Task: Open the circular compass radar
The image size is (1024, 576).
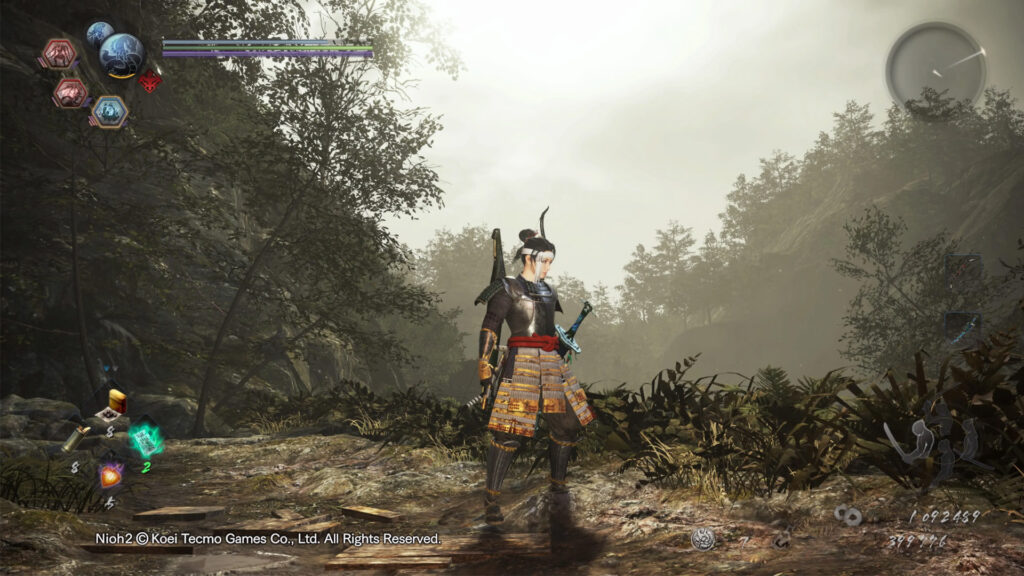Action: [935, 66]
